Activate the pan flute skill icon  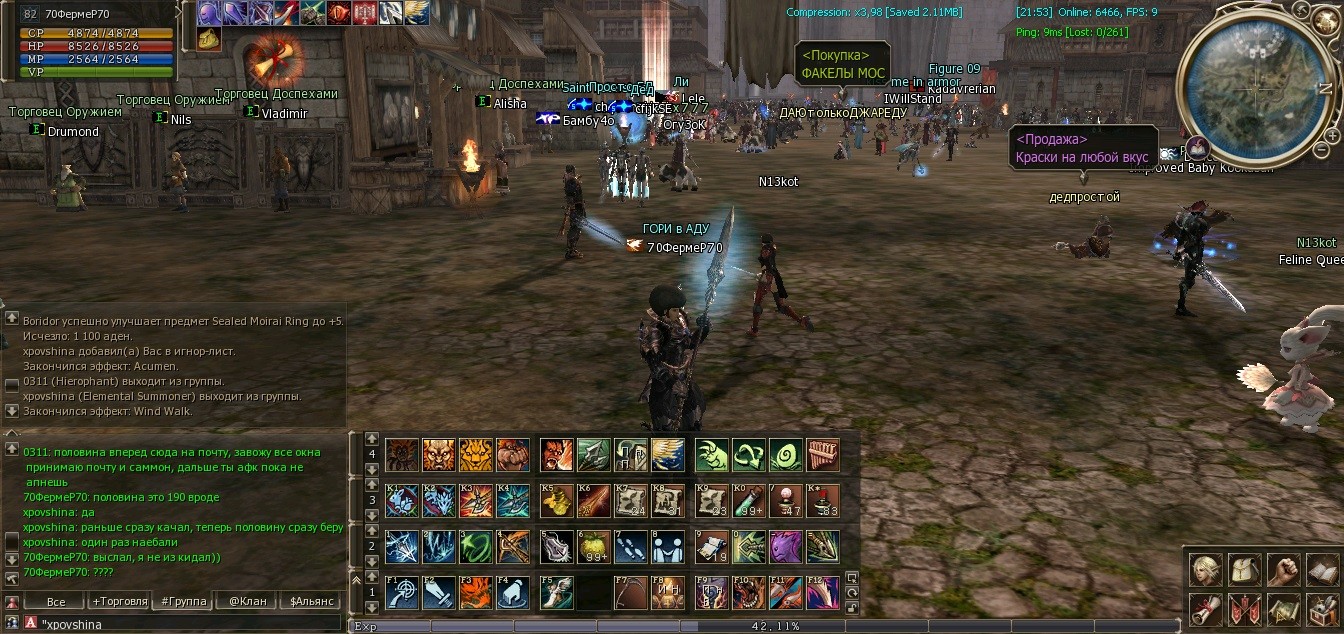(x=822, y=455)
